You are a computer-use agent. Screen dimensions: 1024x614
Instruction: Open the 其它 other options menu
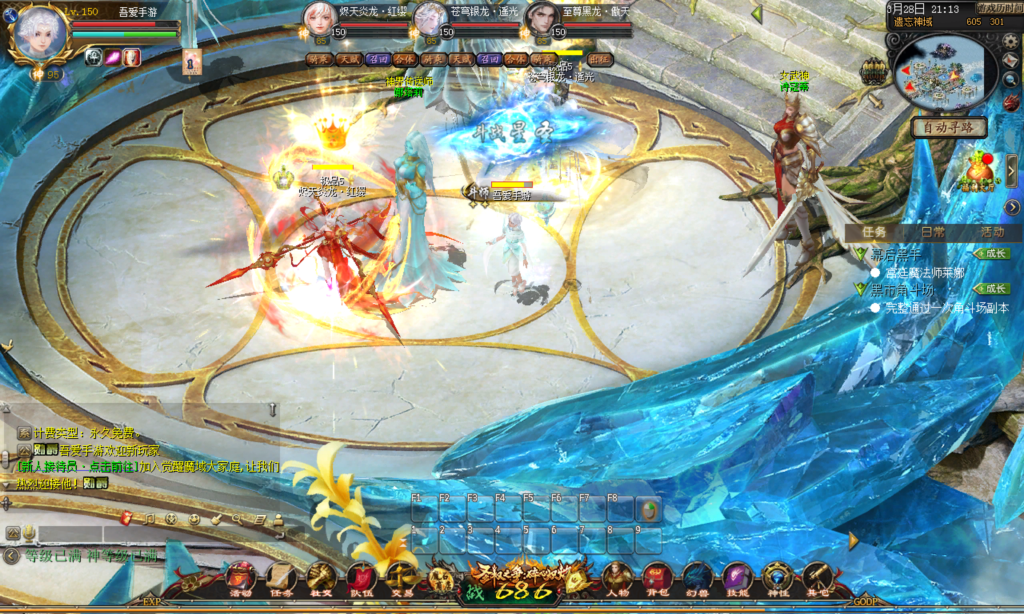[818, 579]
